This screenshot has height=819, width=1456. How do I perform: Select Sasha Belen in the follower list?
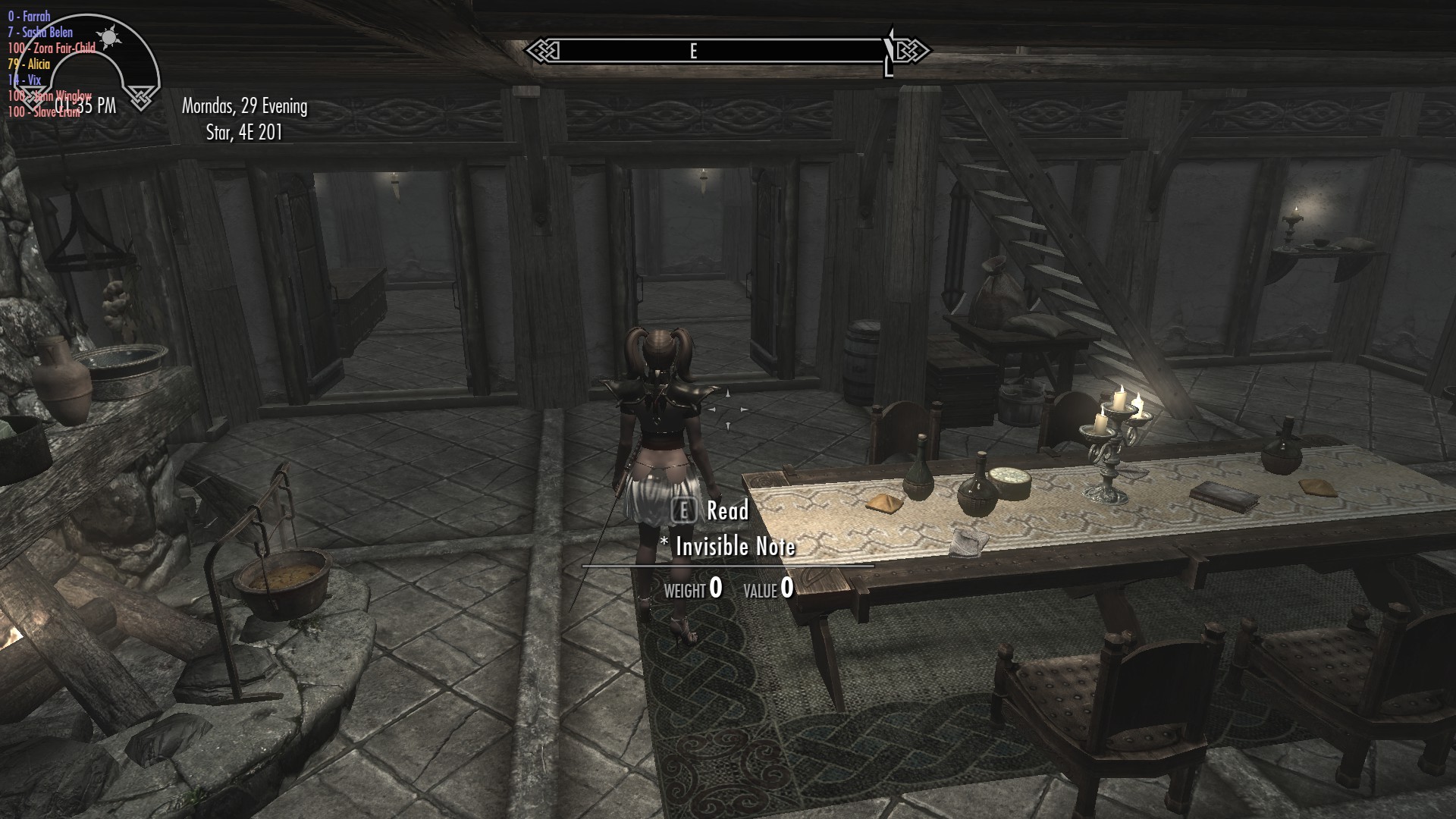(x=40, y=32)
